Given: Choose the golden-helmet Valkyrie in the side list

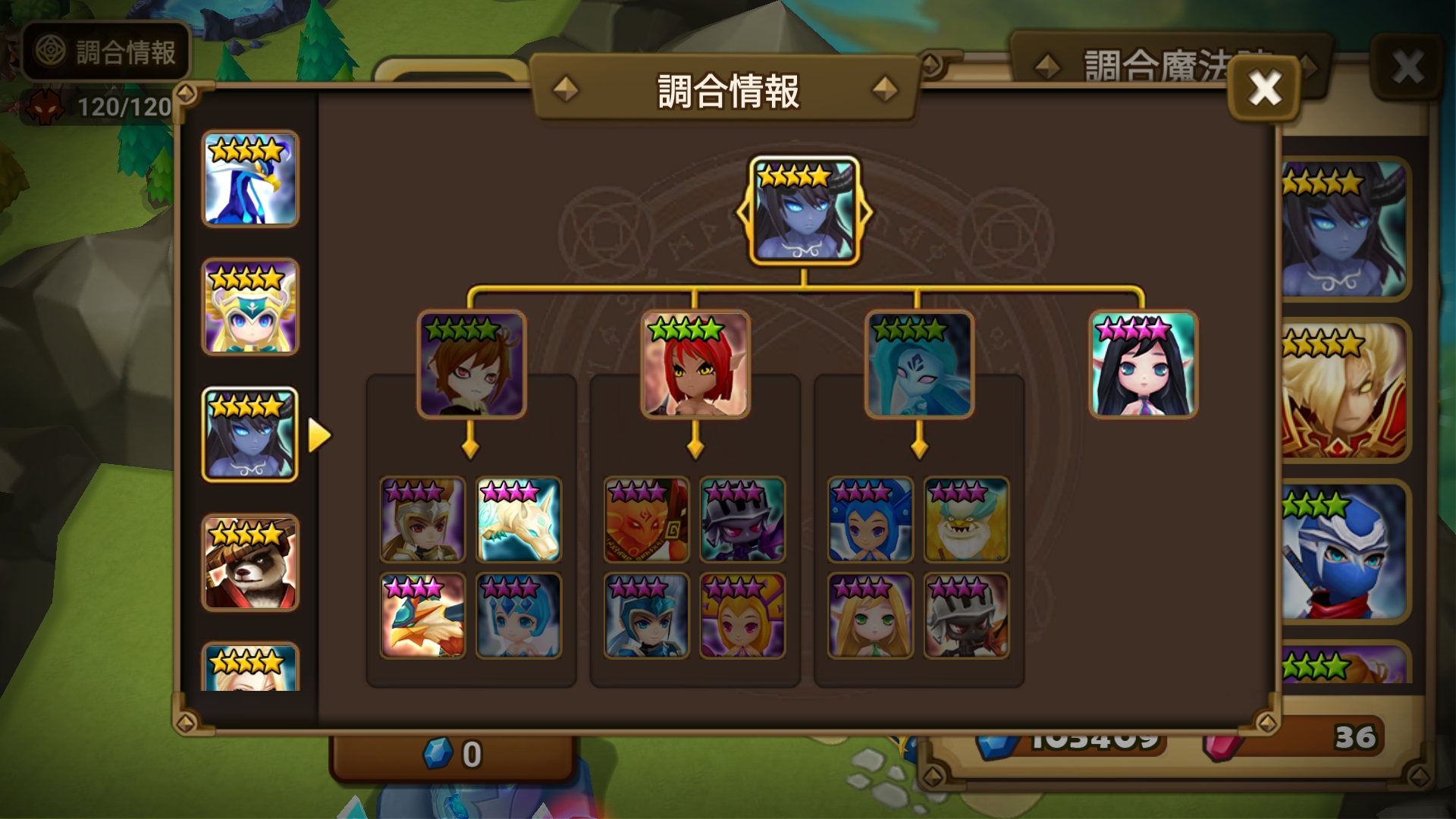Looking at the screenshot, I should 250,307.
